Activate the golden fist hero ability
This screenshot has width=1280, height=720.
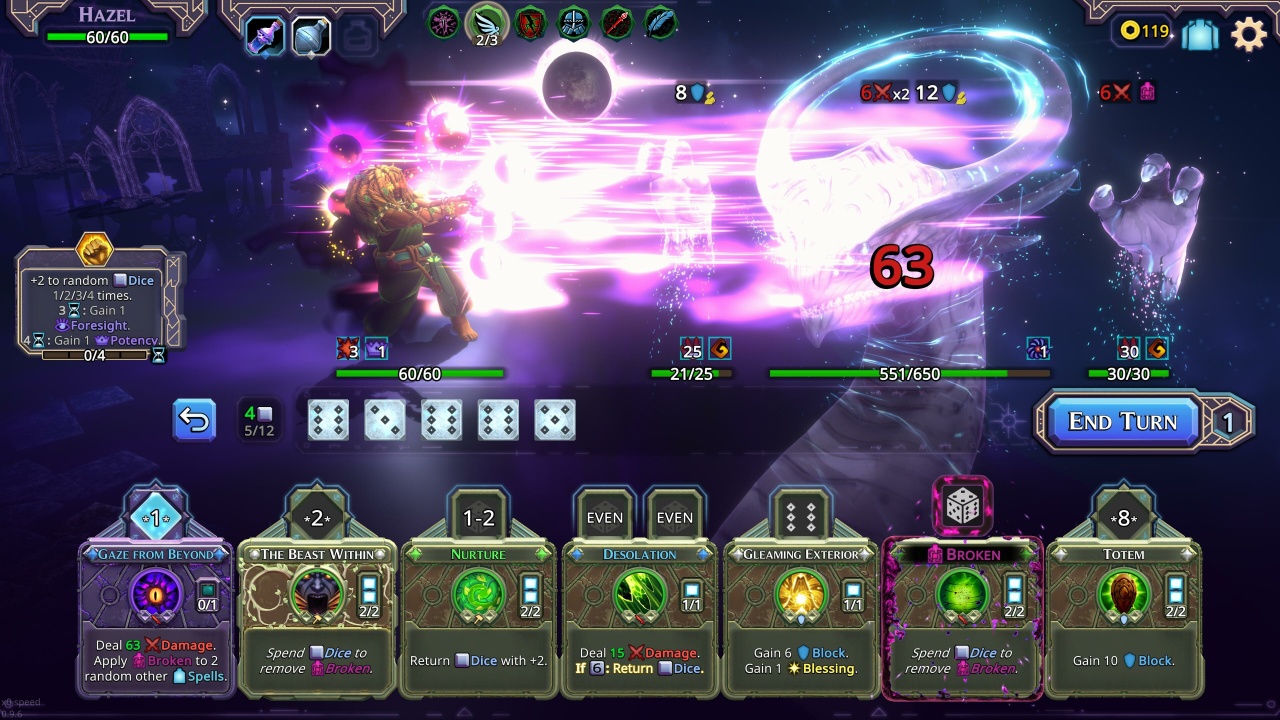point(95,248)
